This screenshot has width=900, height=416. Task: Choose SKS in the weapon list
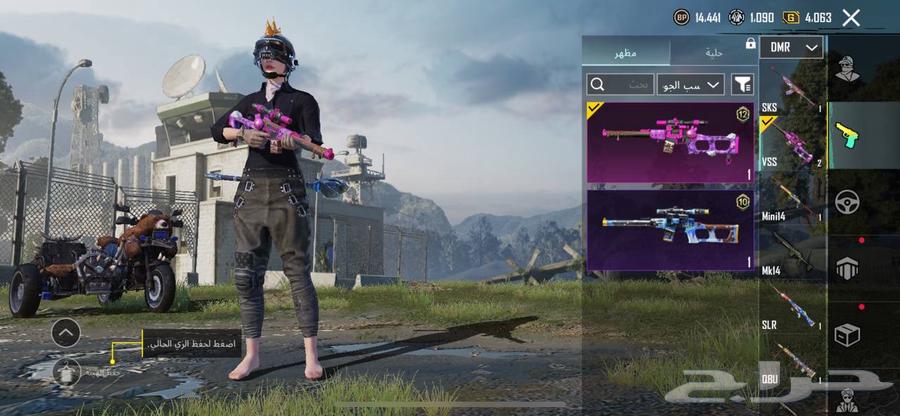point(792,87)
